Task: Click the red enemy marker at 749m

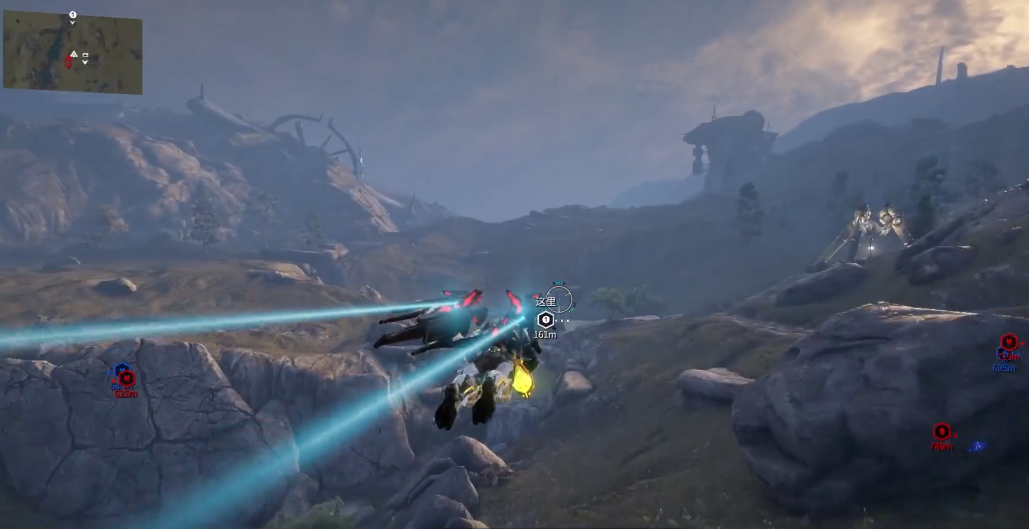Action: point(941,432)
